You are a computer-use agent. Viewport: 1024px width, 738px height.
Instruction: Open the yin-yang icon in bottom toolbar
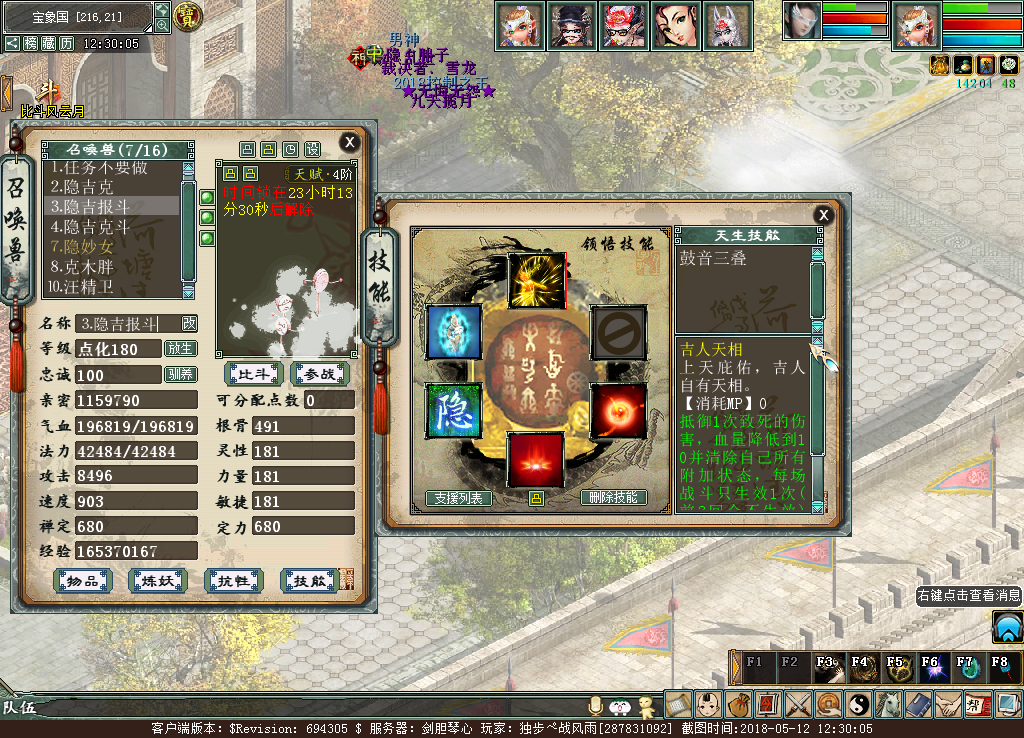(x=858, y=704)
